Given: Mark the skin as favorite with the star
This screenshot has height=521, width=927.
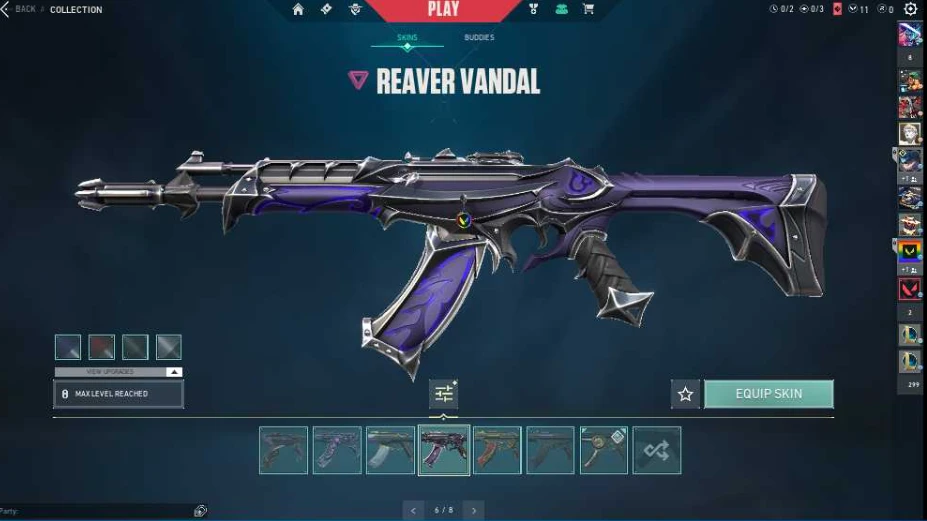Looking at the screenshot, I should coord(685,394).
